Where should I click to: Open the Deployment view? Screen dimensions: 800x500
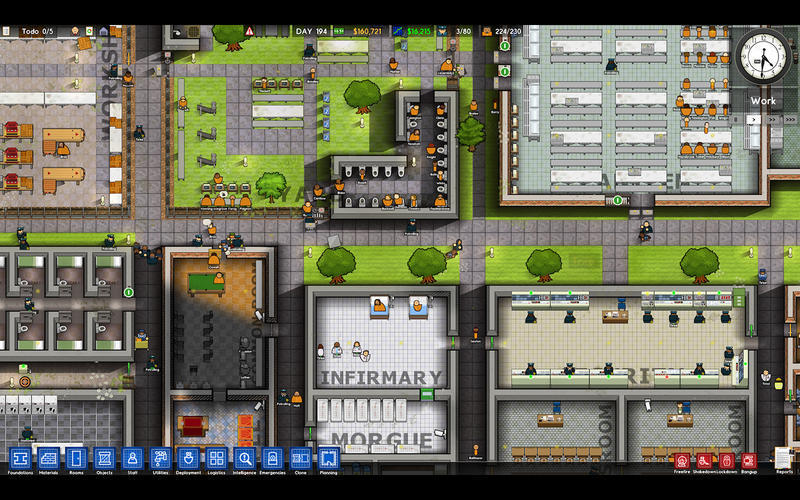click(188, 458)
